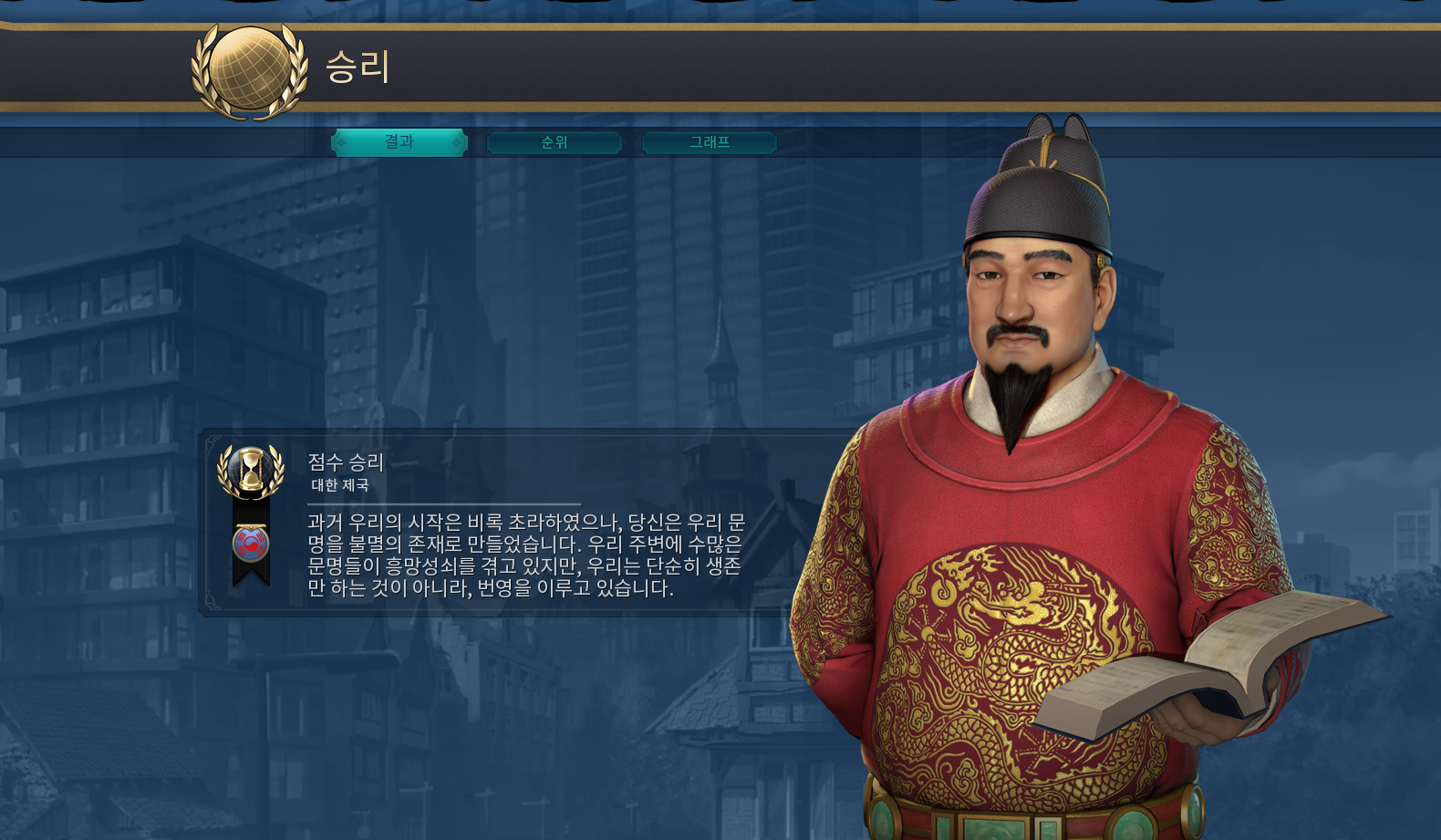Switch to the 결과 tab

[x=399, y=142]
